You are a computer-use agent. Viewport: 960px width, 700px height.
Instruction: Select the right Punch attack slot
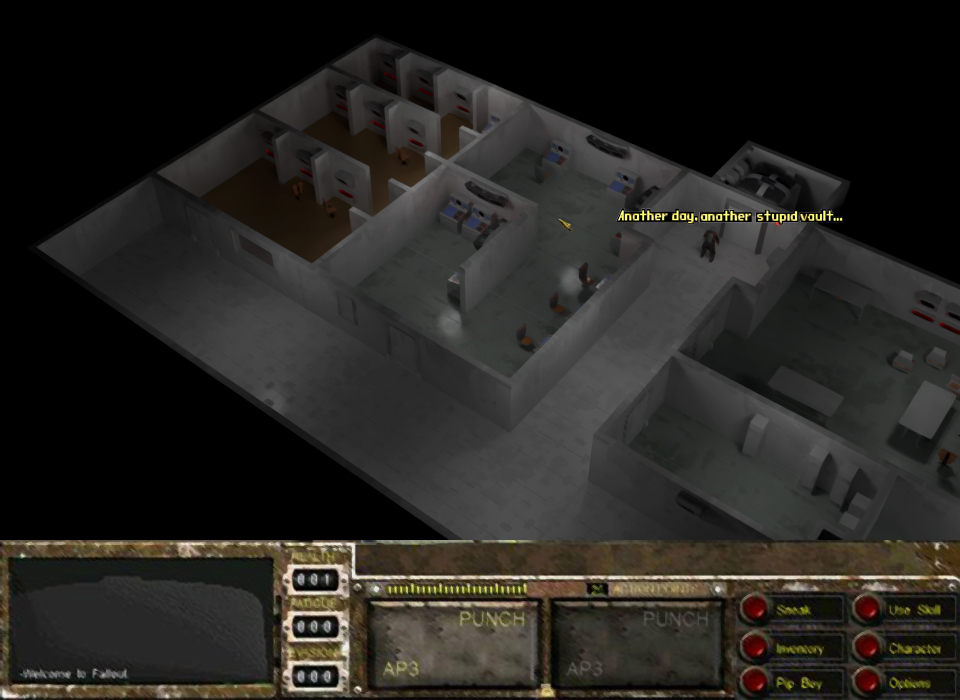pyautogui.click(x=638, y=645)
